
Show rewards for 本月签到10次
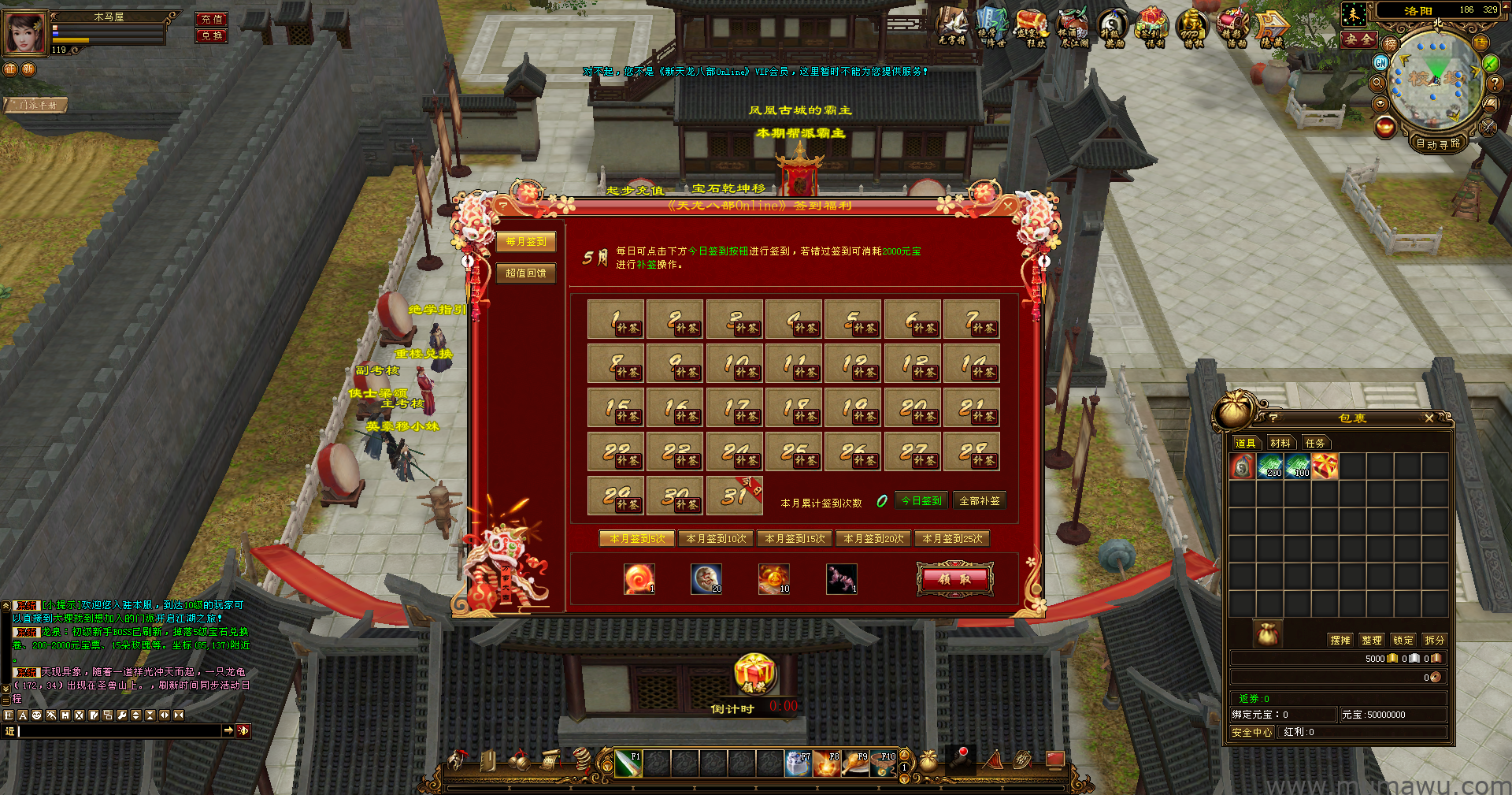point(716,539)
